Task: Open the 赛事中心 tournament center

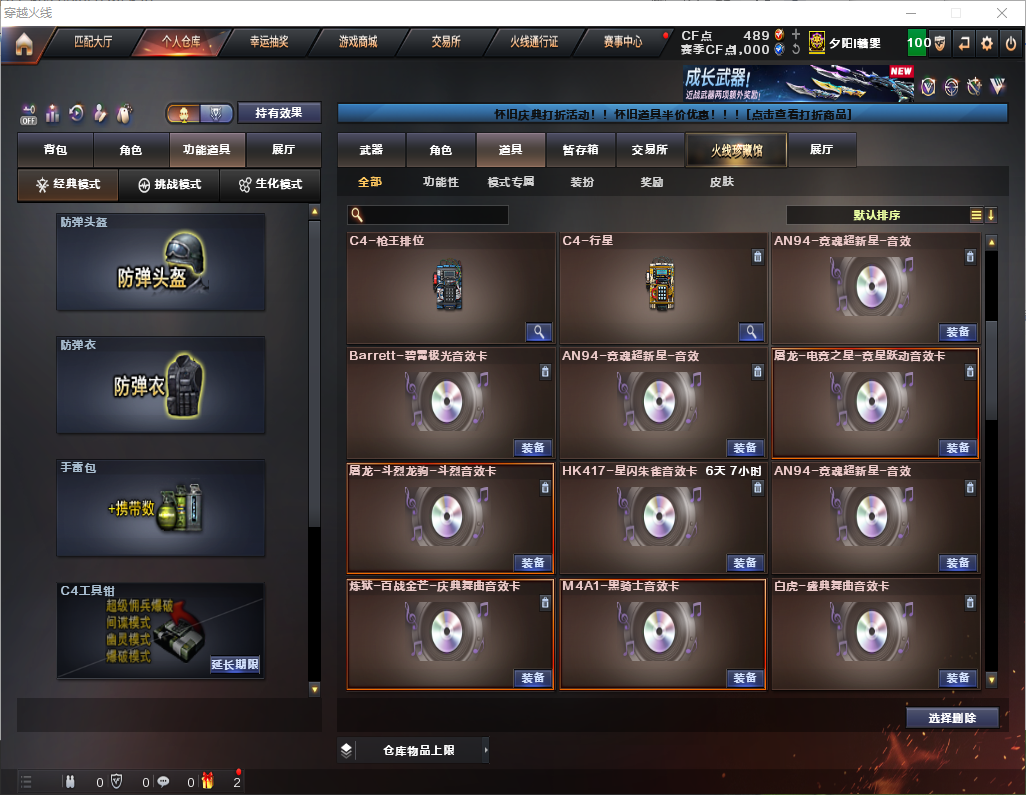Action: pos(622,42)
